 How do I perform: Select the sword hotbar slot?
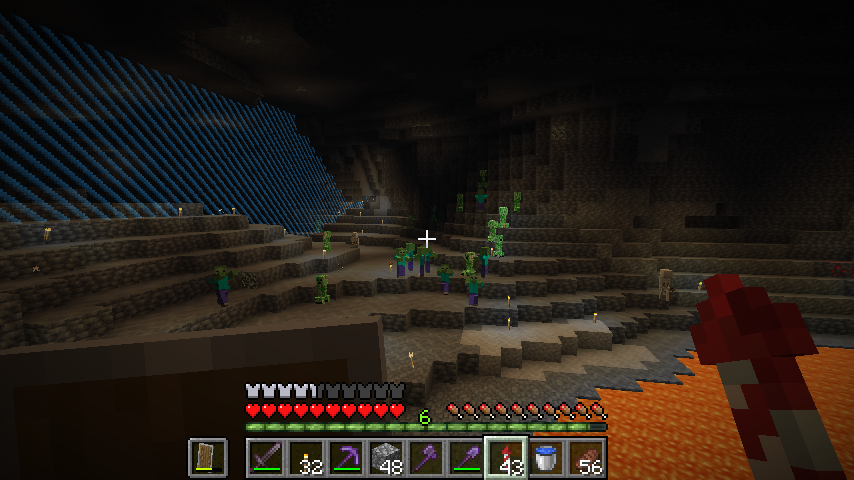click(266, 458)
